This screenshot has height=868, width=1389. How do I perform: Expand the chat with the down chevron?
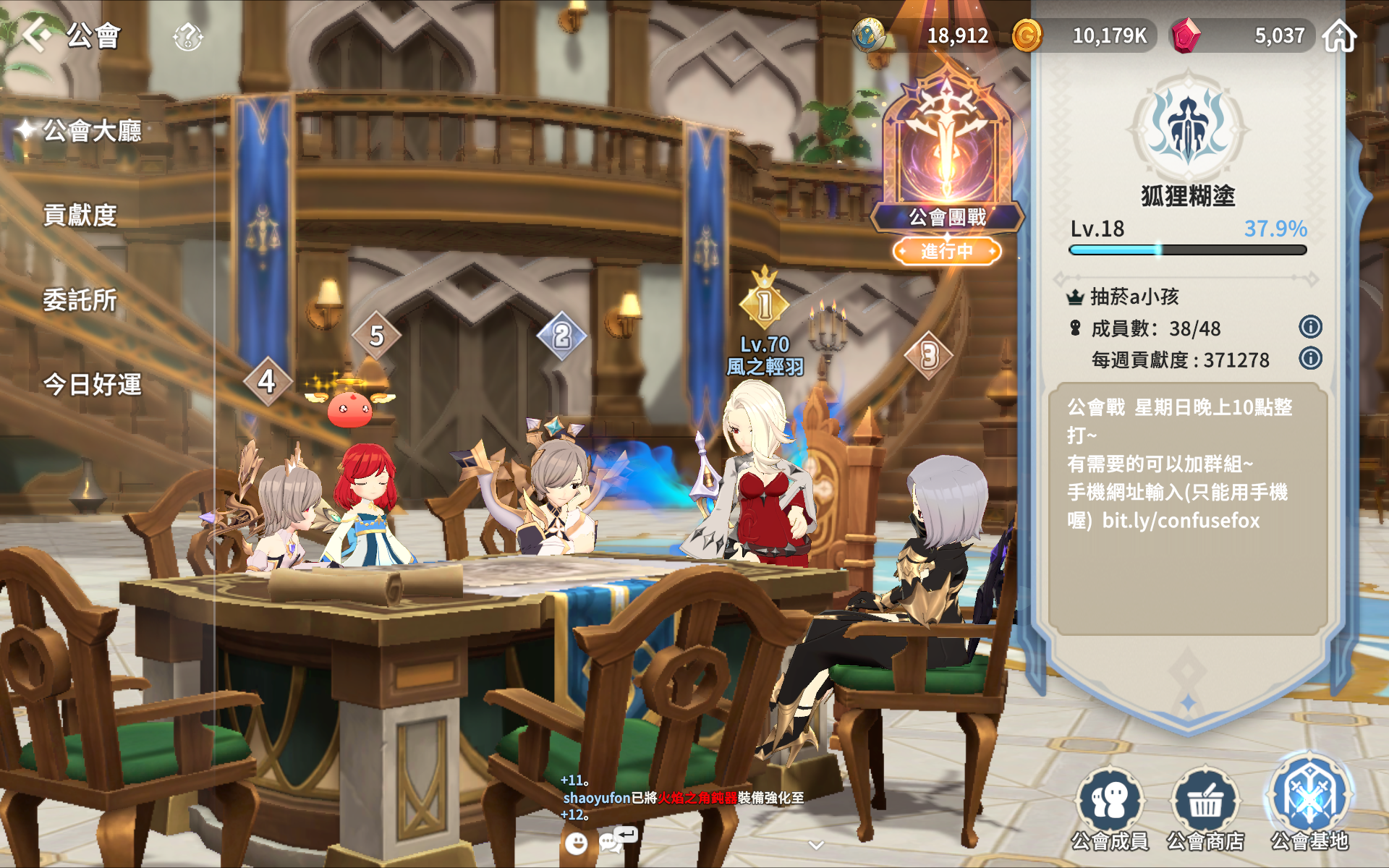pos(816,845)
